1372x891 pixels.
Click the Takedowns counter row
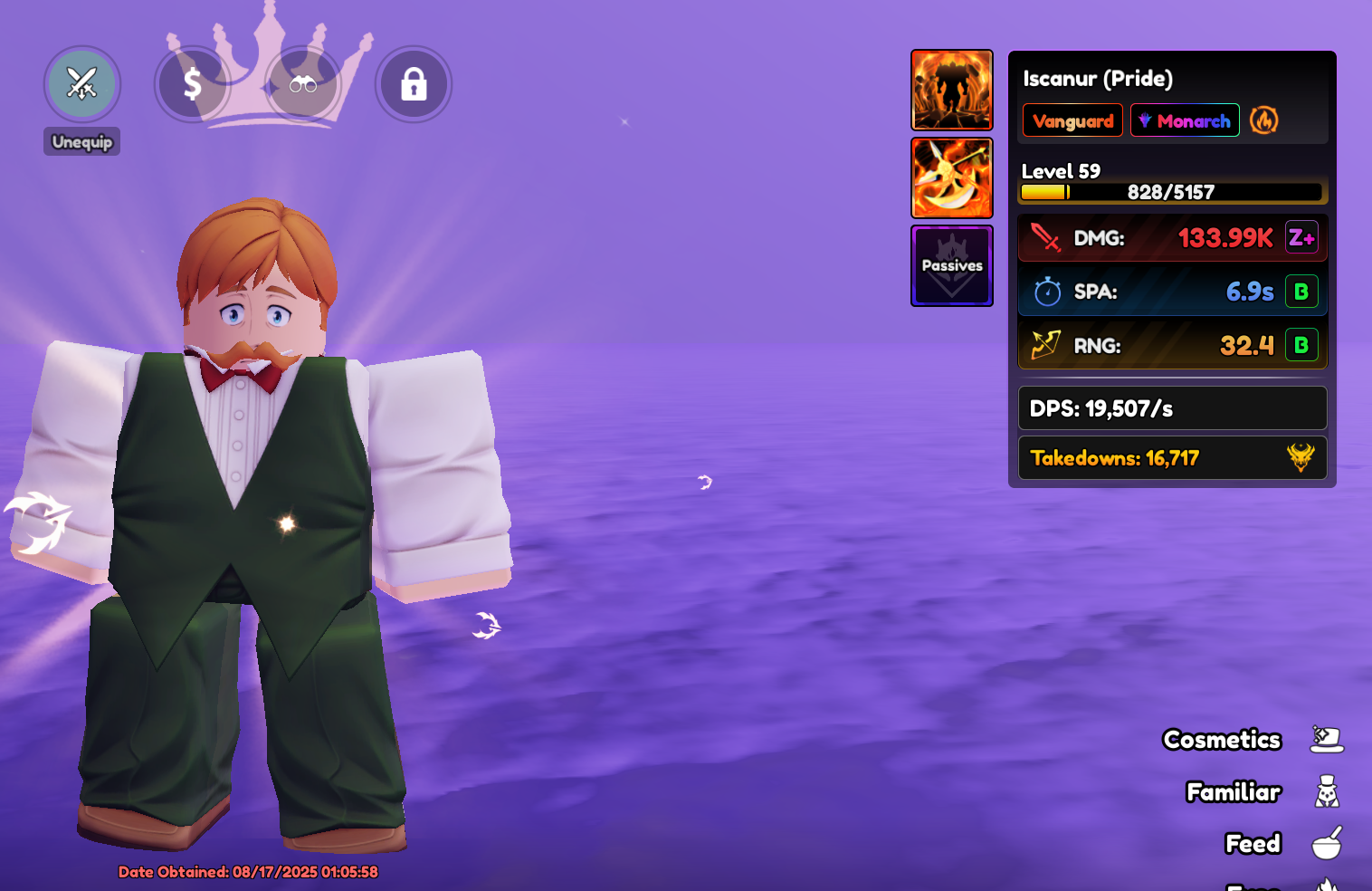[x=1172, y=458]
